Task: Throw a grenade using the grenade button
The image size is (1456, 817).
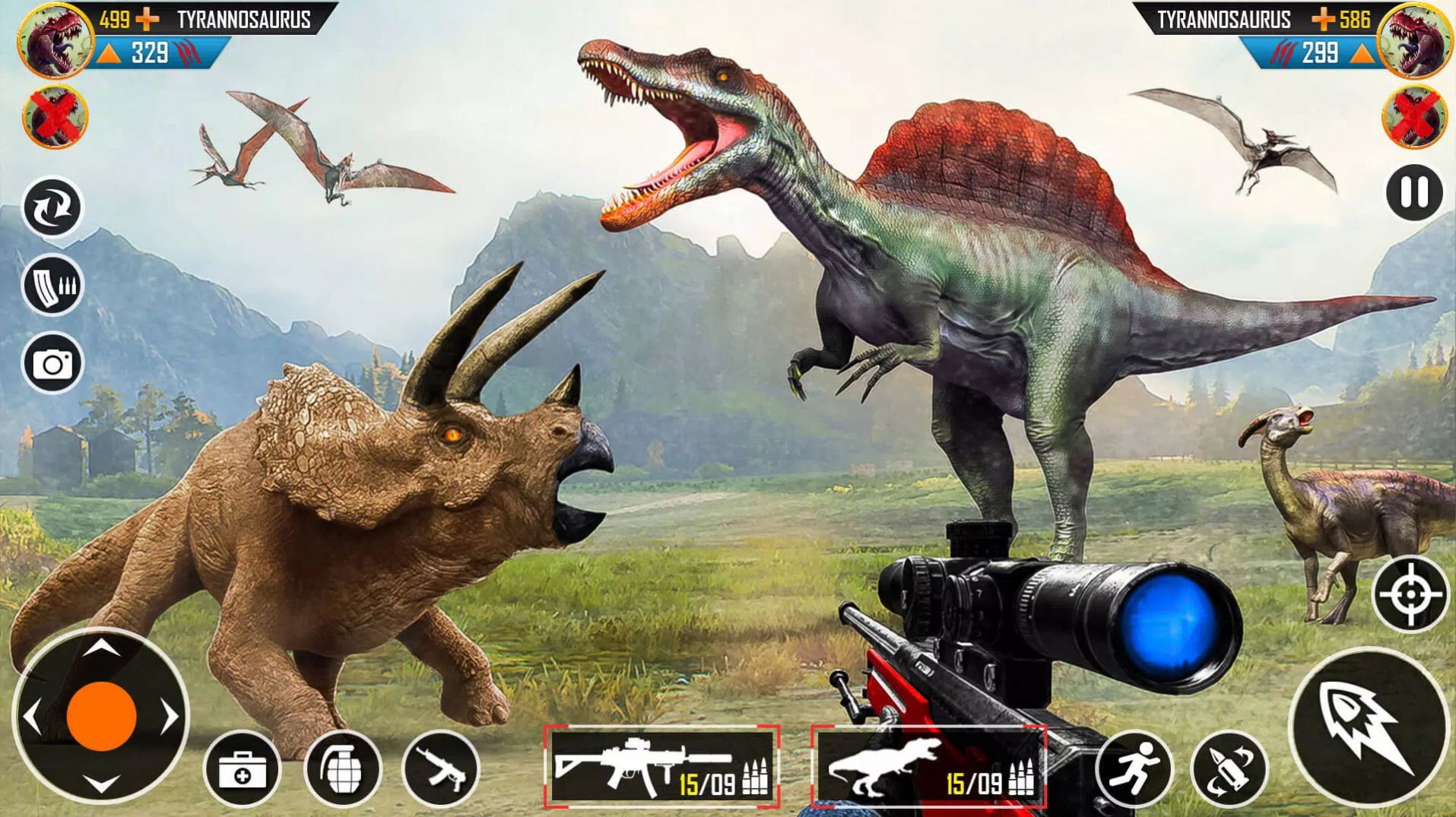Action: pos(342,769)
